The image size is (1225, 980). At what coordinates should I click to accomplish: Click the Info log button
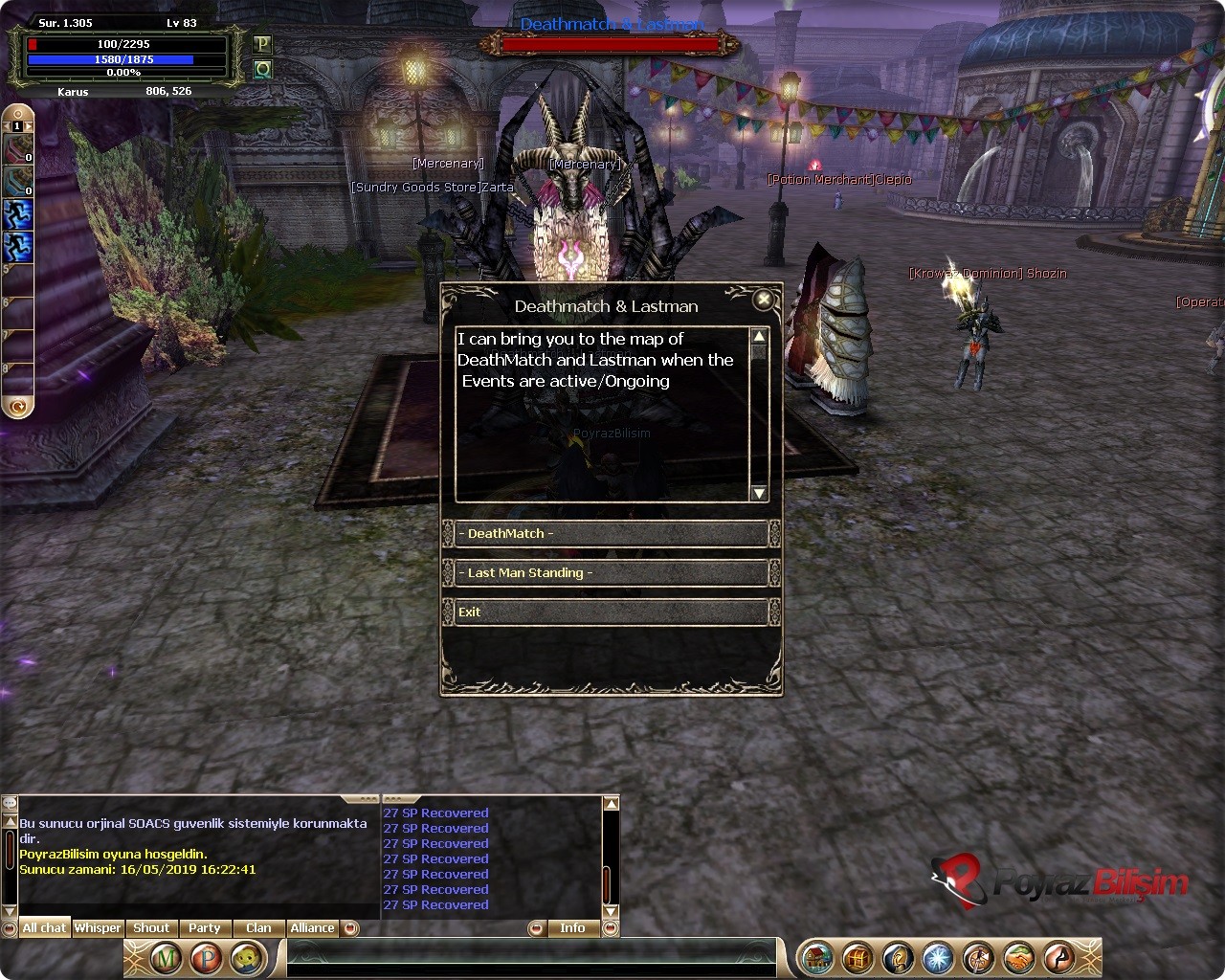(x=572, y=928)
